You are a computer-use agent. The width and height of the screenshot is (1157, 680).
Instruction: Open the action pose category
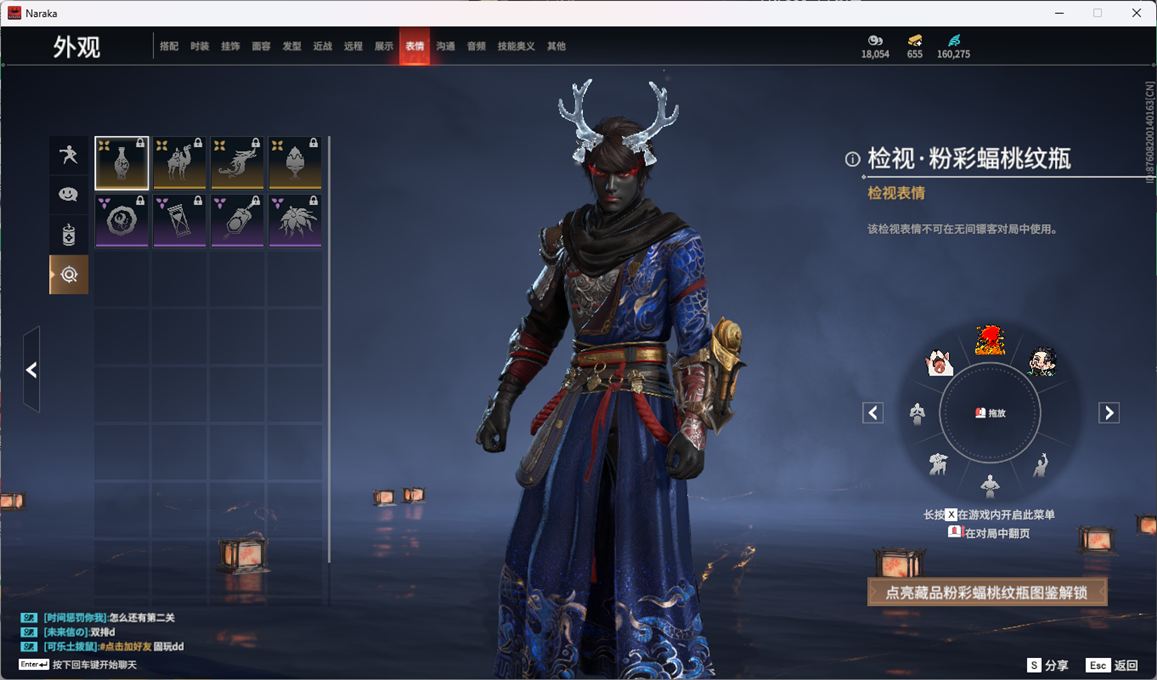(x=69, y=155)
